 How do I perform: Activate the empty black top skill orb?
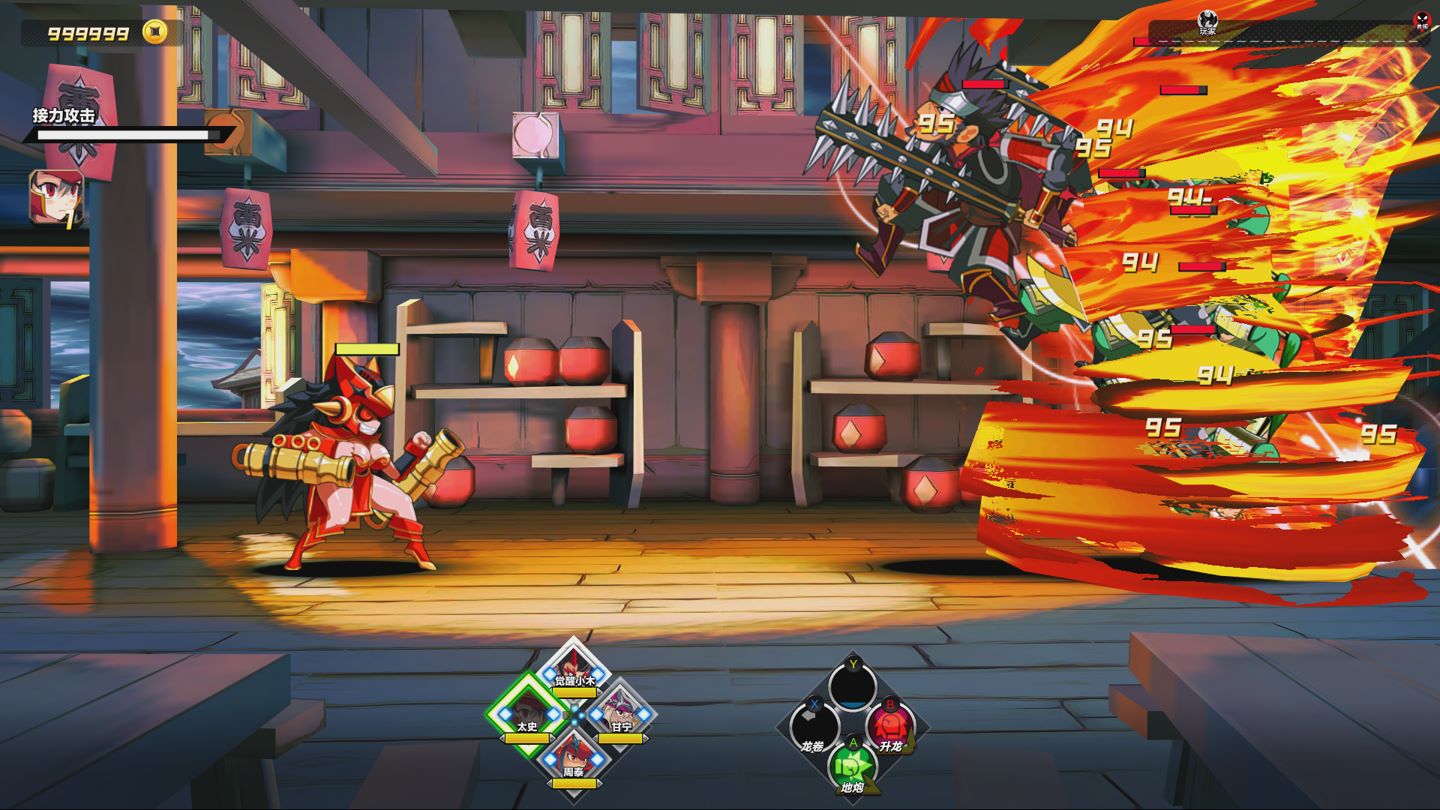[852, 686]
